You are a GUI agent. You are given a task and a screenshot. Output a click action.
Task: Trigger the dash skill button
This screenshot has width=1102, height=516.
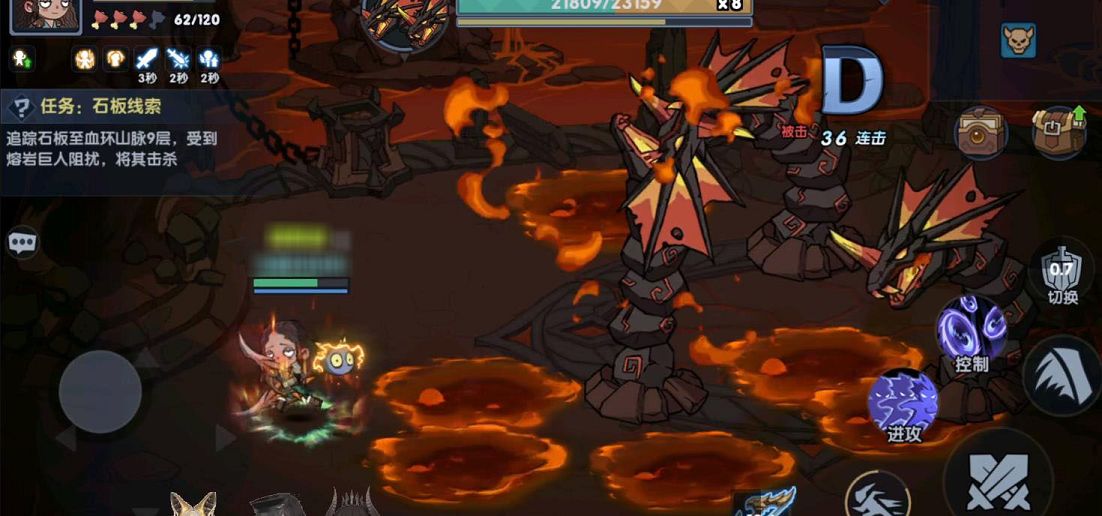coord(877,497)
